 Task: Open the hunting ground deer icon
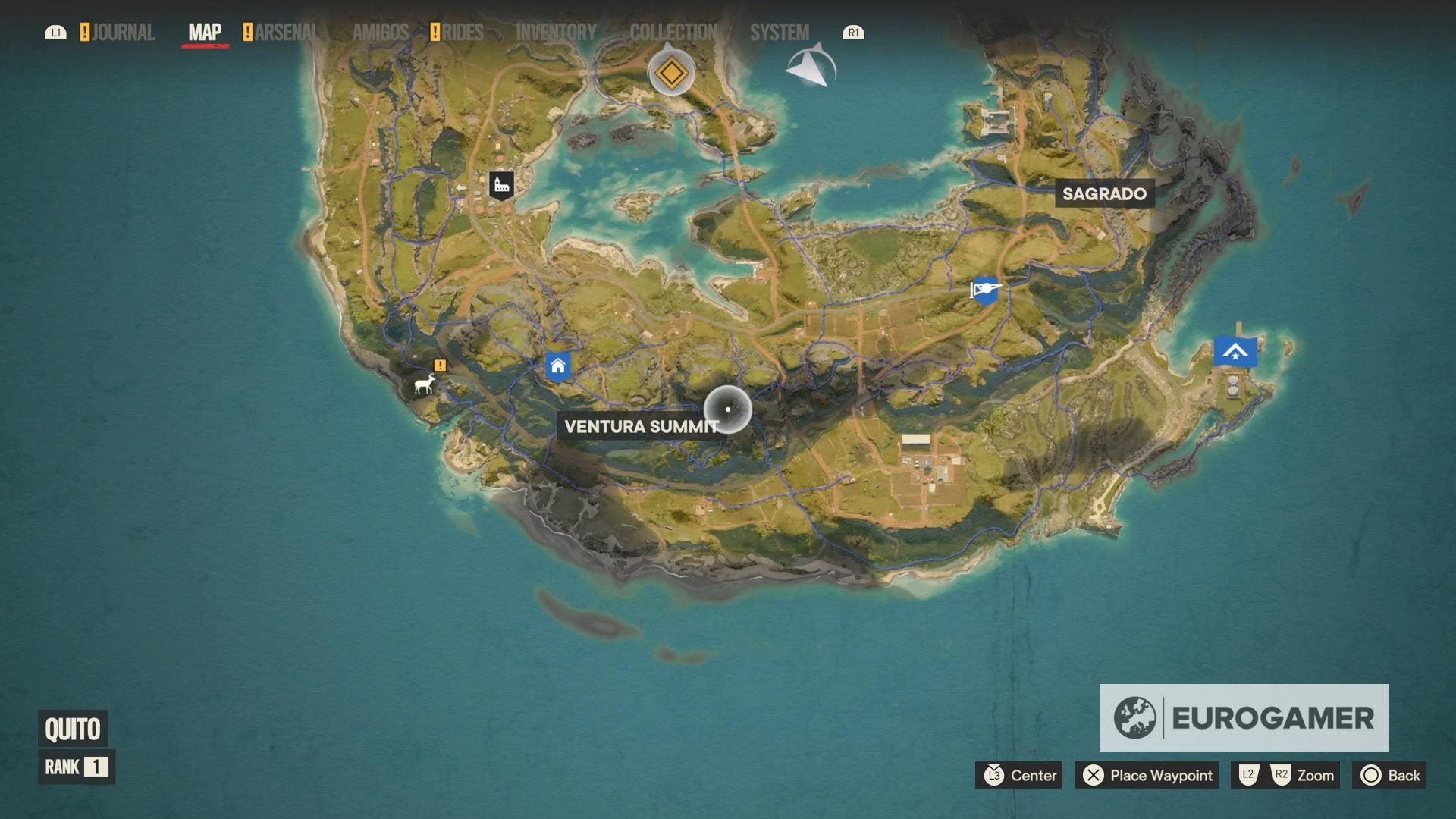click(422, 385)
